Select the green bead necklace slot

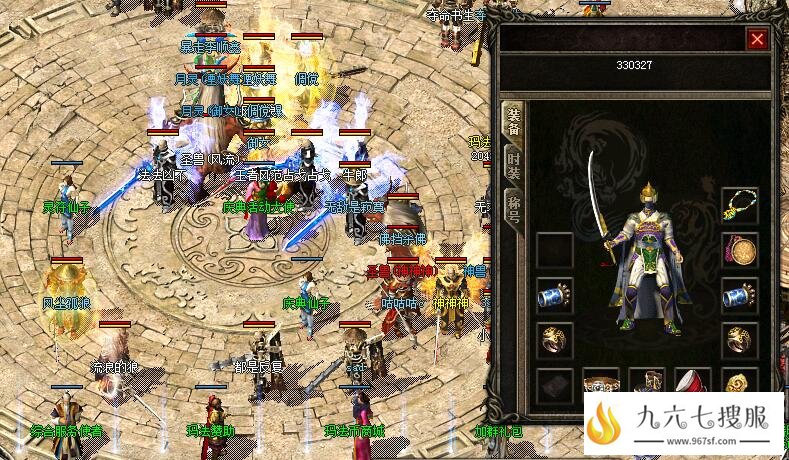click(740, 205)
